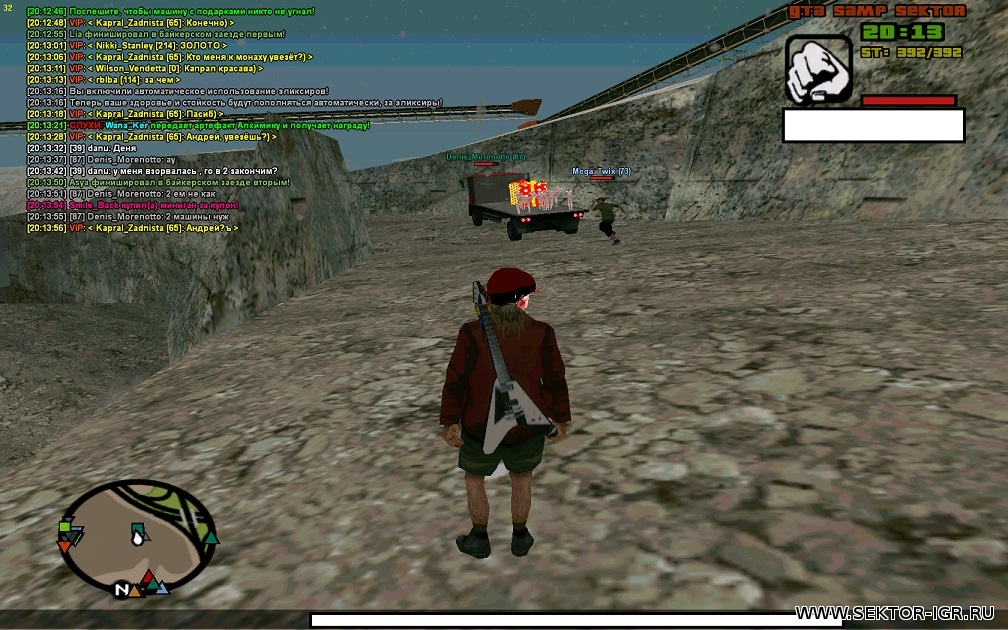This screenshot has width=1008, height=630.
Task: Click the white player arrow on radar
Action: [x=138, y=537]
